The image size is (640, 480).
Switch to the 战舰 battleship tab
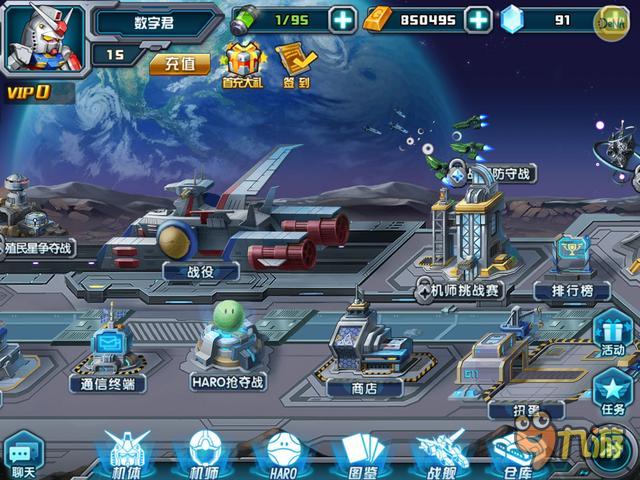coord(441,455)
